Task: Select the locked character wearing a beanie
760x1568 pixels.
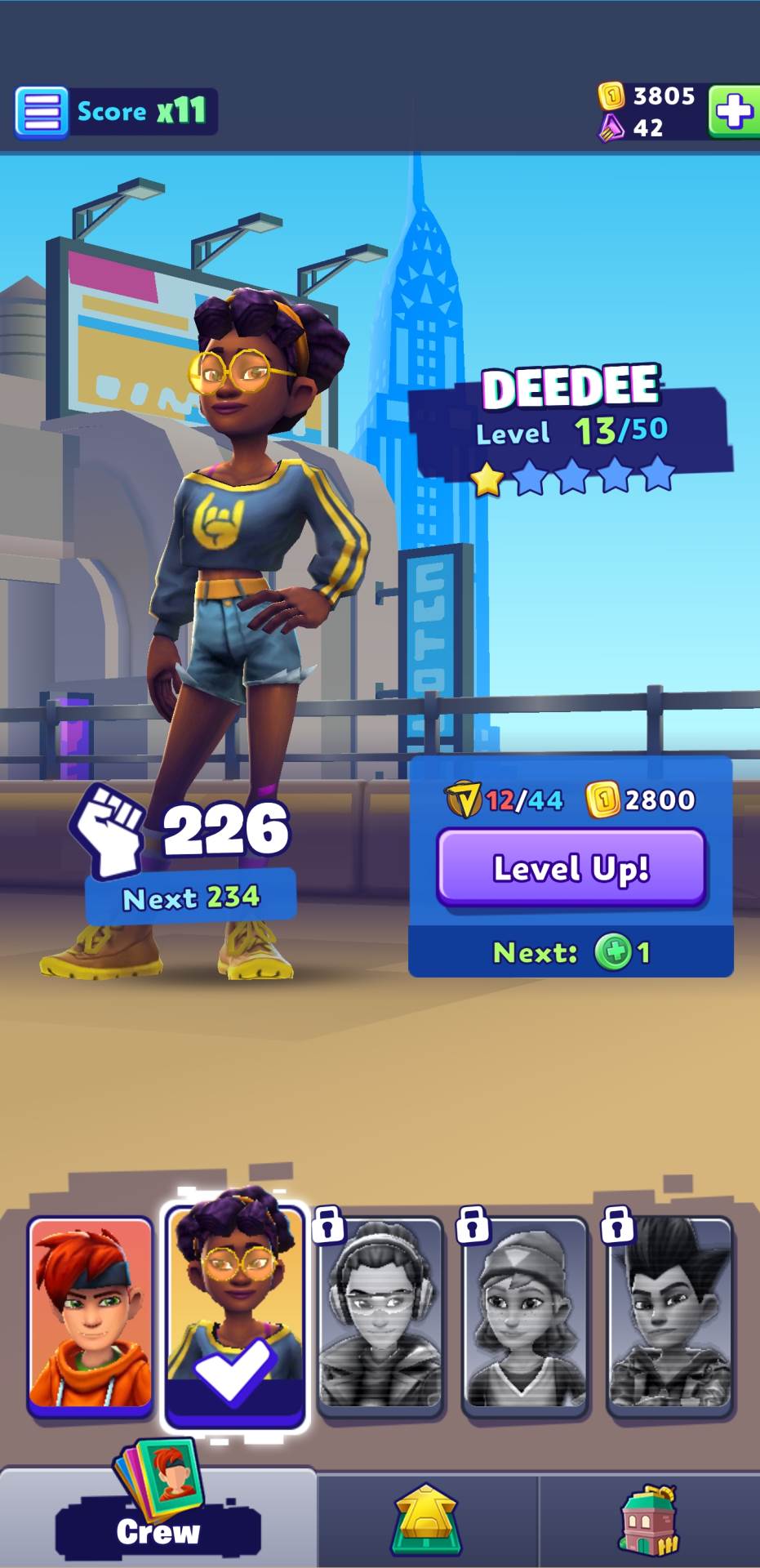Action: (x=524, y=1315)
